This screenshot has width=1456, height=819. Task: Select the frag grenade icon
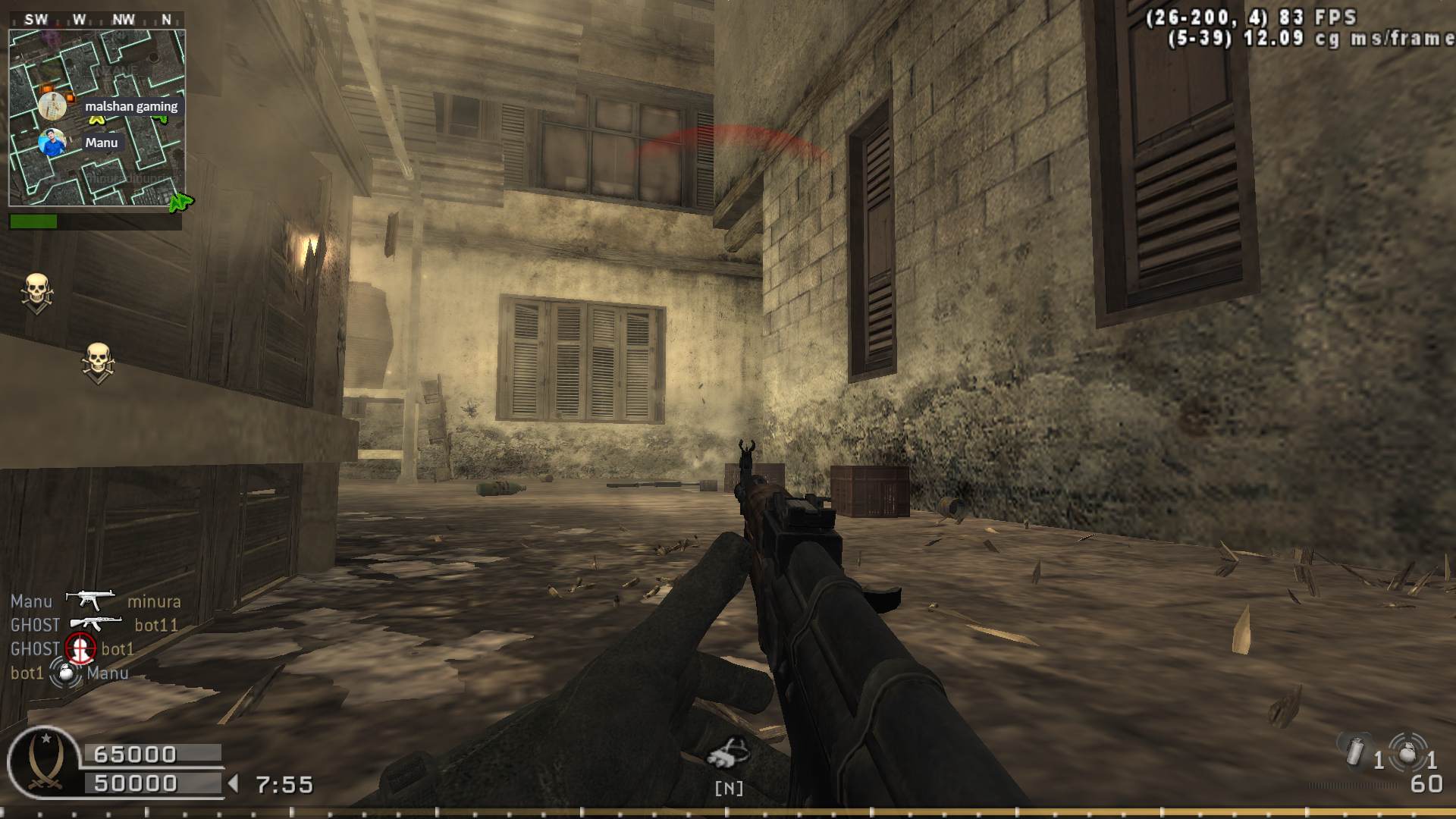click(x=1407, y=752)
